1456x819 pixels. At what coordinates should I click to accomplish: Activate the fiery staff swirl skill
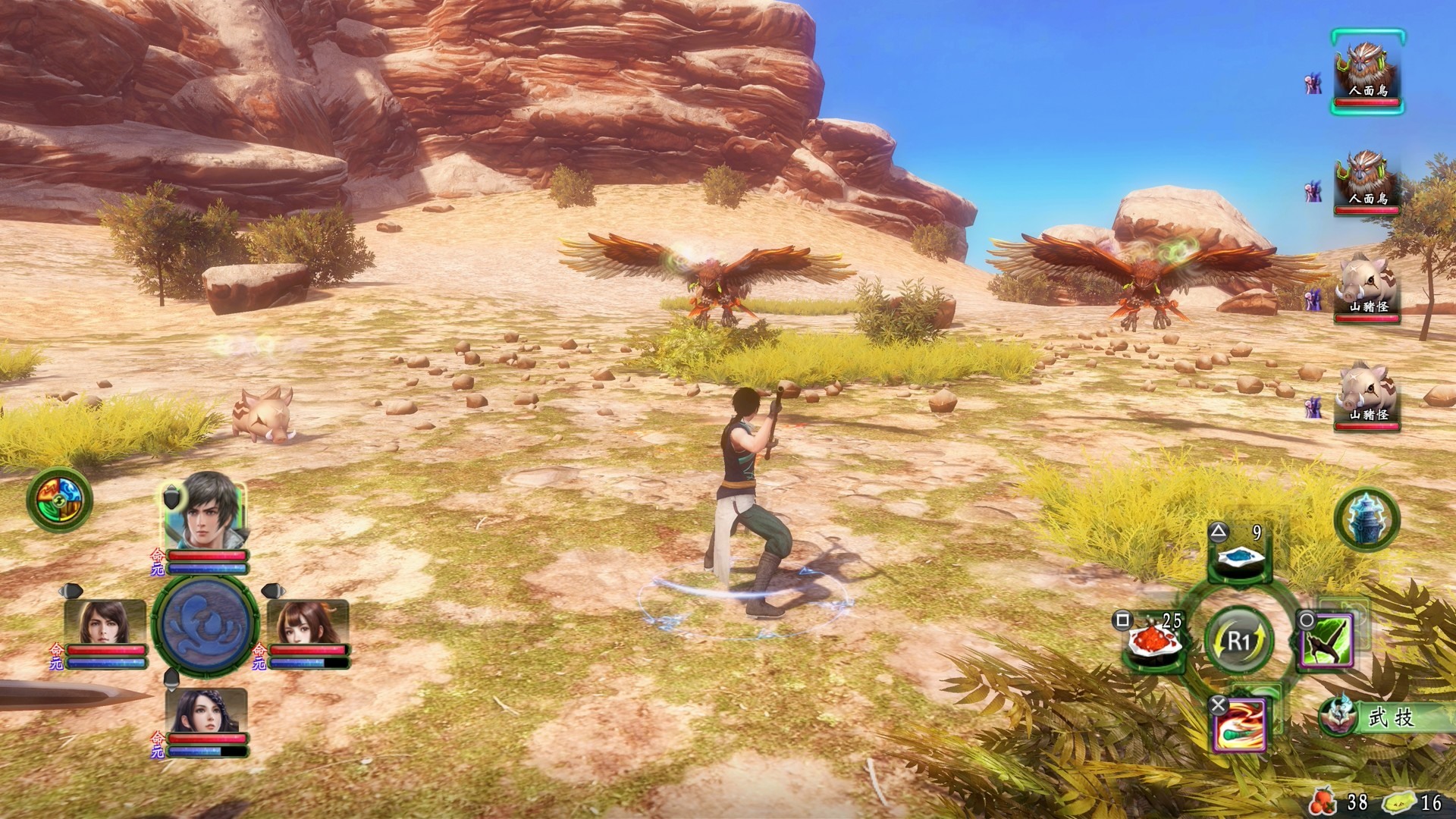[1239, 724]
